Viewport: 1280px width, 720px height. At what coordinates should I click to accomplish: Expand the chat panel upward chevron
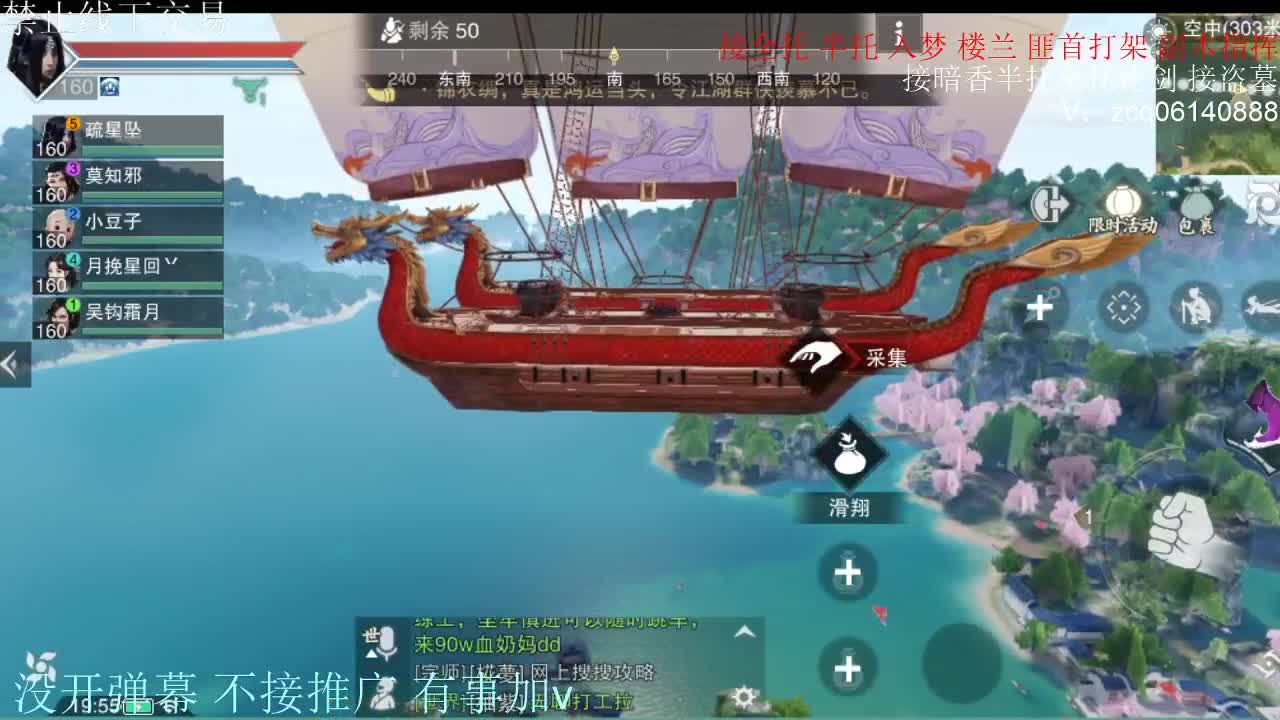744,632
